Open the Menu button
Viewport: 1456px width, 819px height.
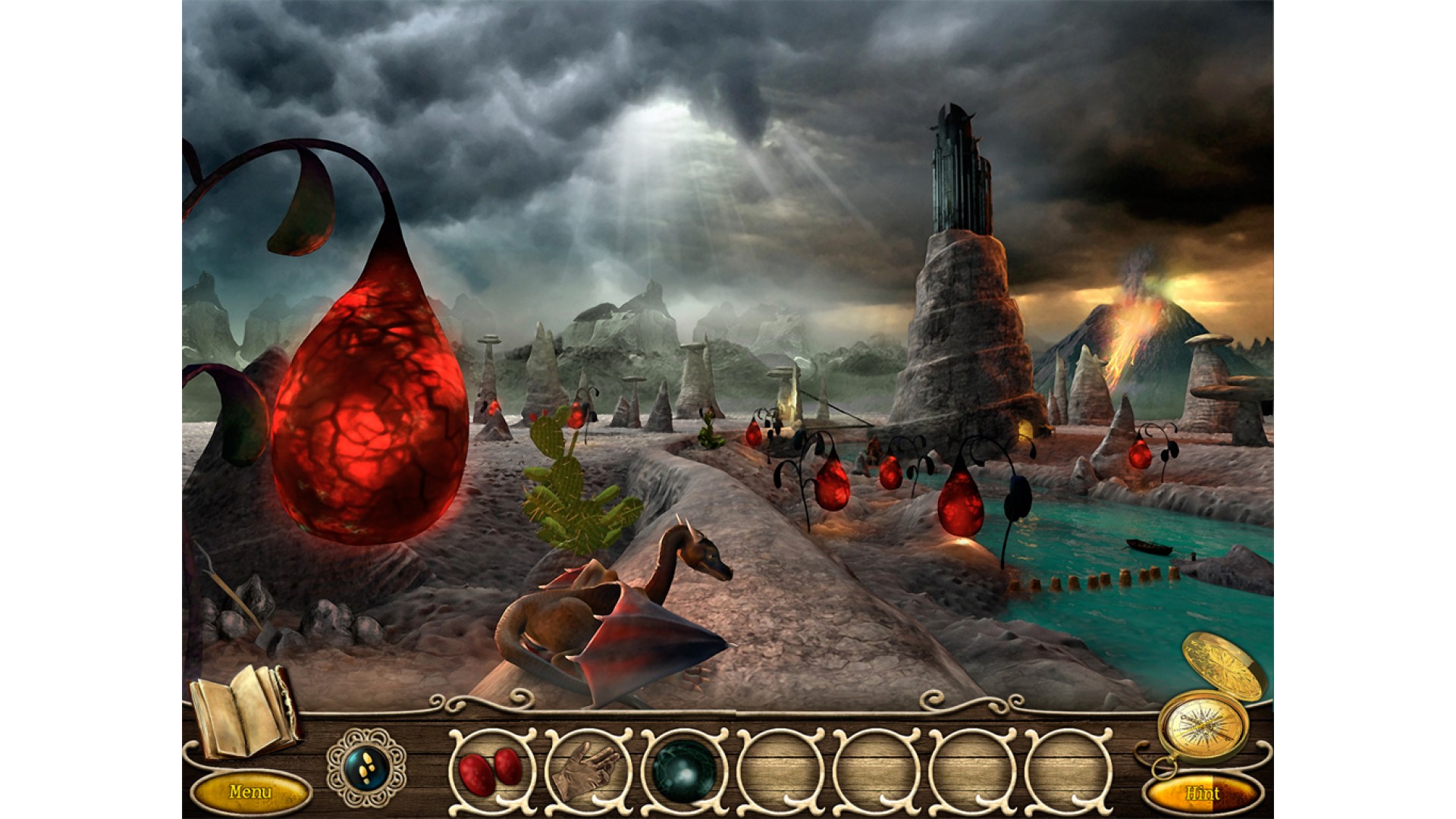coord(250,792)
